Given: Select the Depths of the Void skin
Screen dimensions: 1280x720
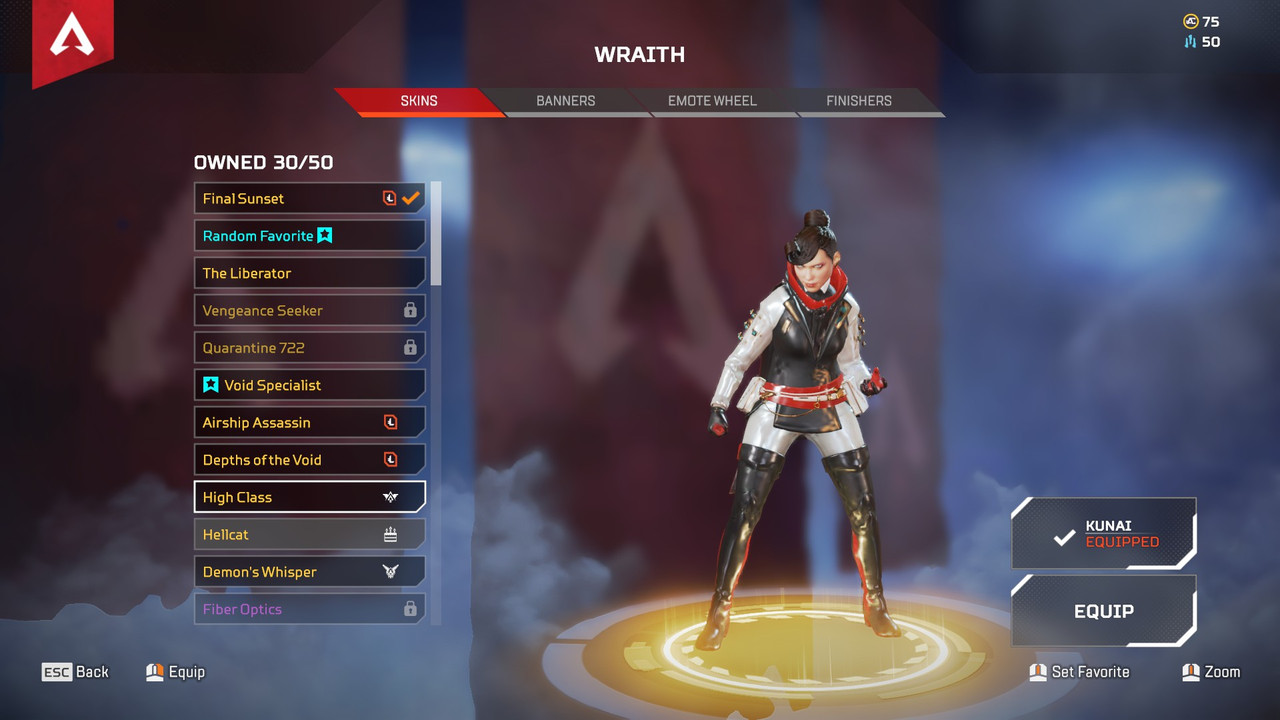Looking at the screenshot, I should click(309, 460).
